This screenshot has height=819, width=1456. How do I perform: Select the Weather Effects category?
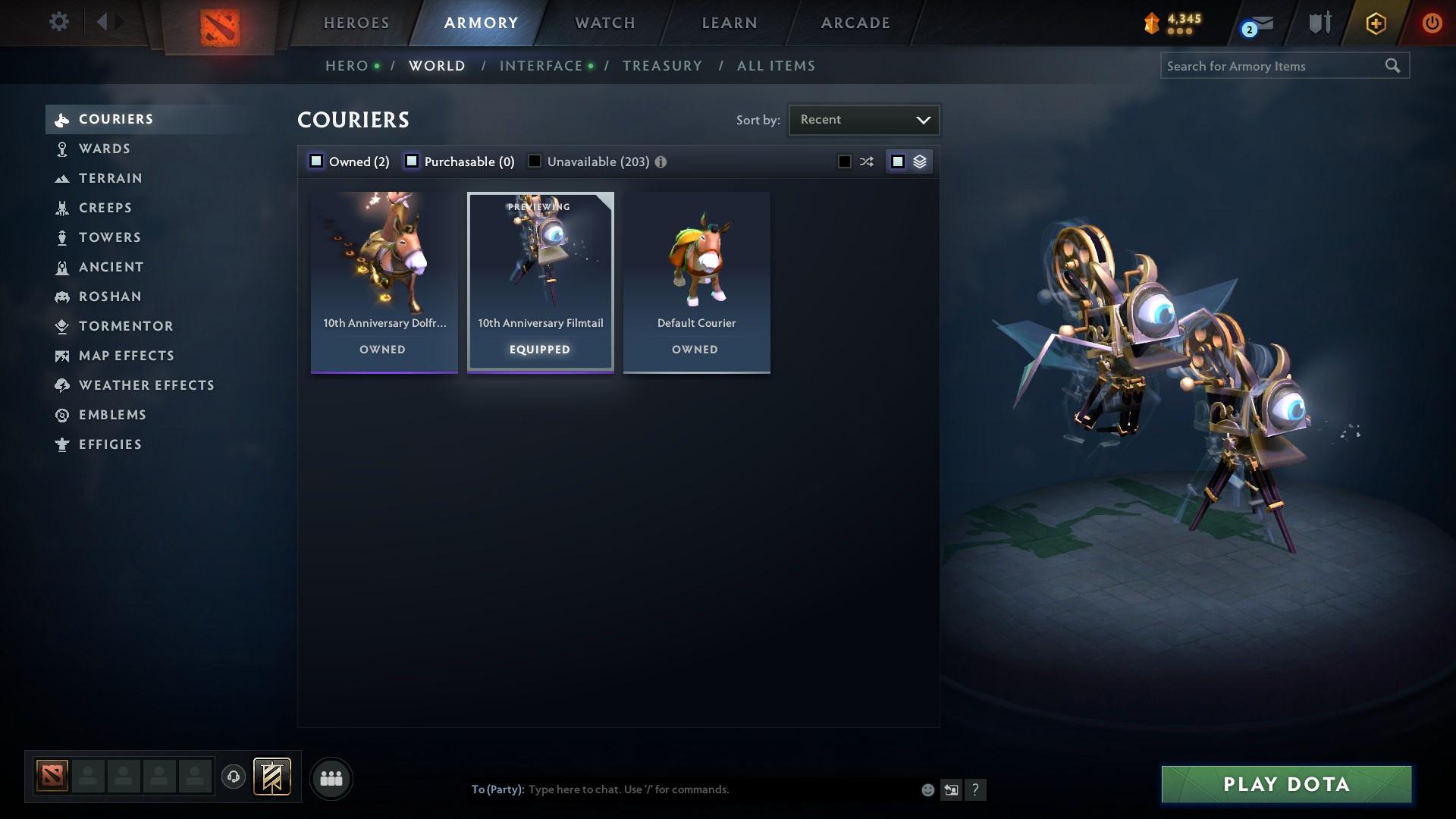coord(146,385)
